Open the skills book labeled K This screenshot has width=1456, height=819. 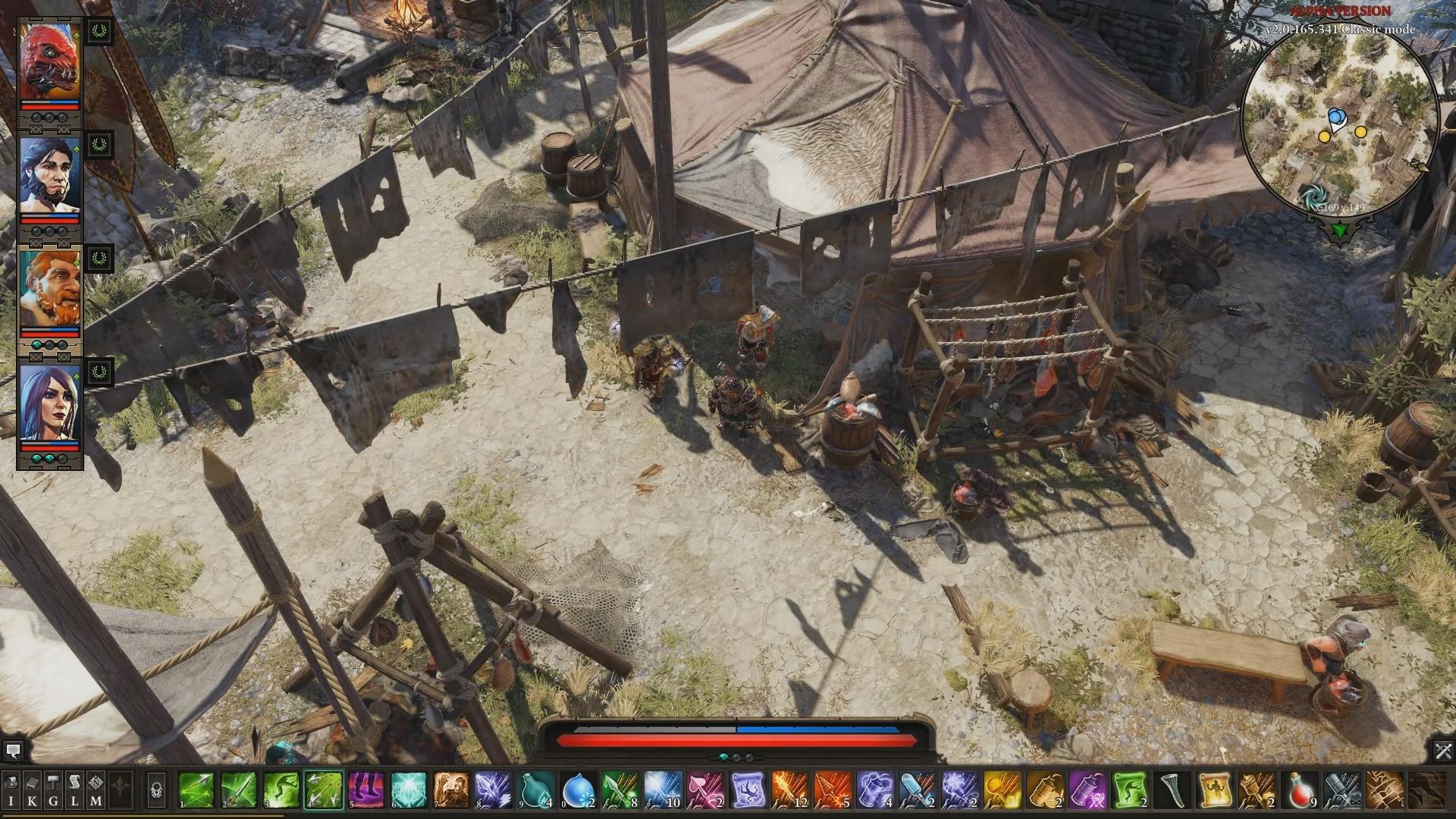(32, 789)
